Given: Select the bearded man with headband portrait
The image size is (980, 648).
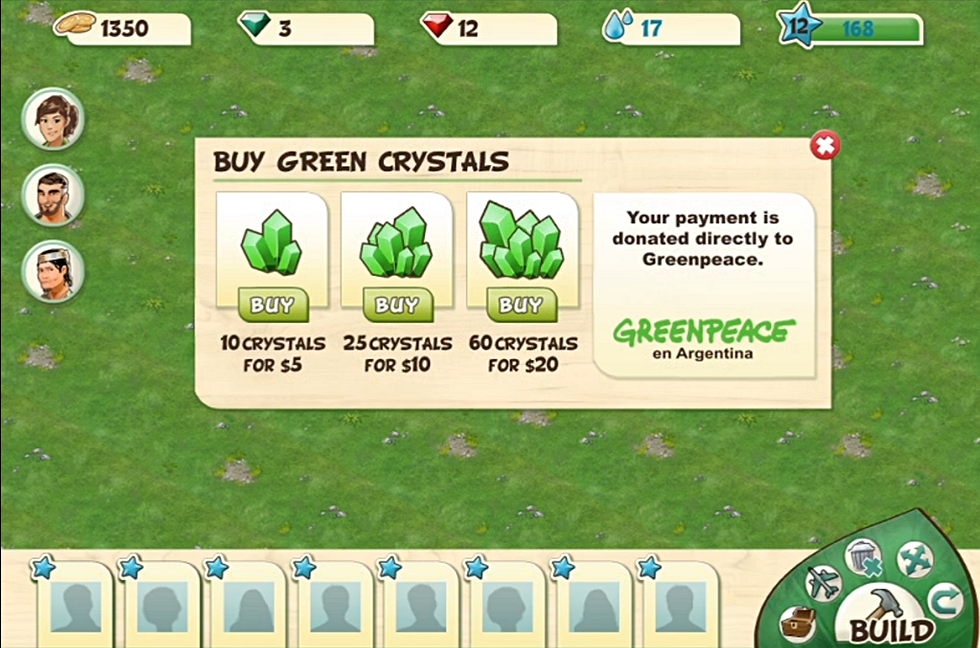Looking at the screenshot, I should (53, 194).
